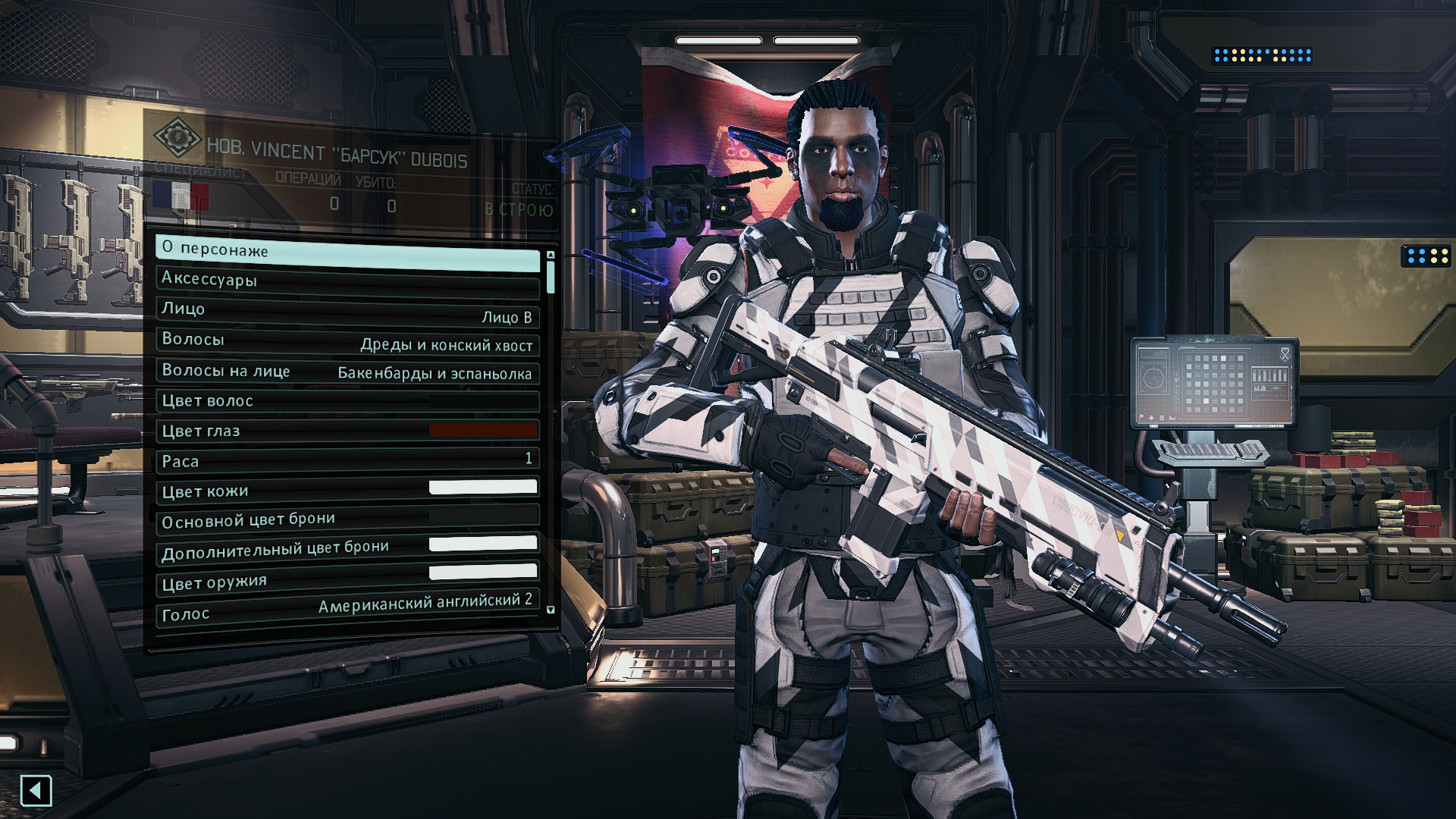Screen dimensions: 1456x819
Task: Open the «О персонаже» entry
Action: point(347,253)
